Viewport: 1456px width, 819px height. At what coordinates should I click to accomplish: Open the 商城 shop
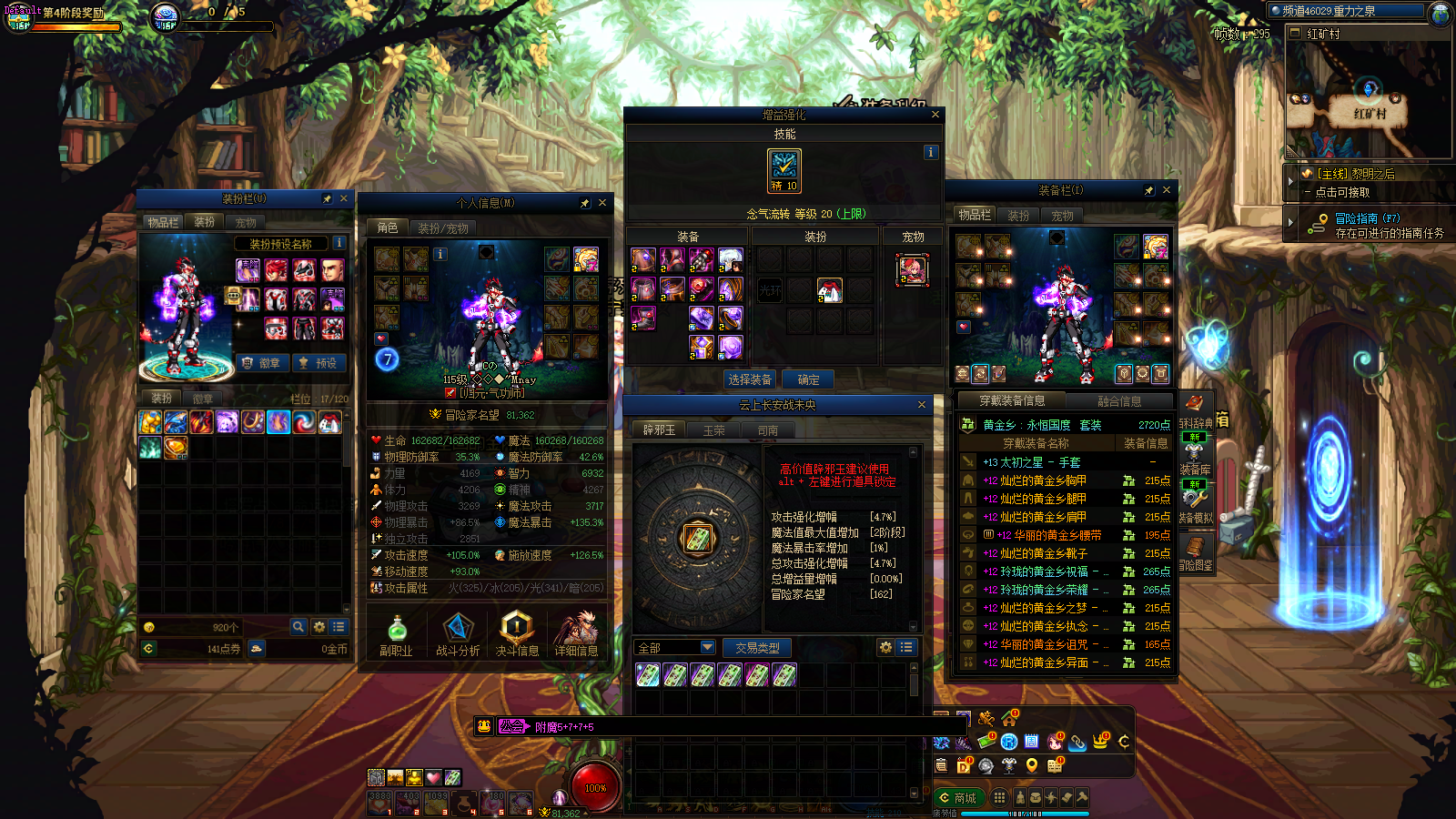958,798
